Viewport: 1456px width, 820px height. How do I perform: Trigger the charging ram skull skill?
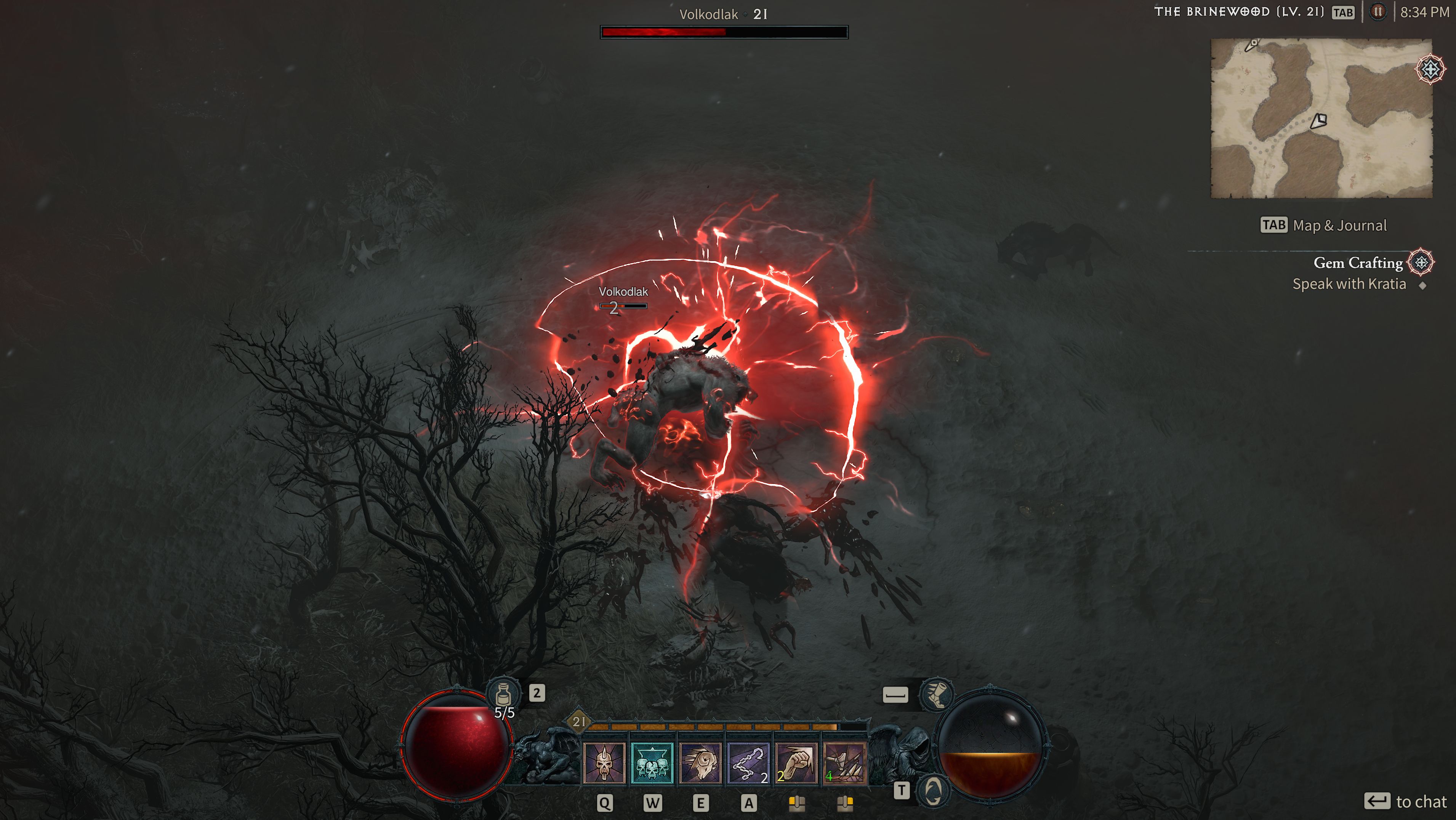[700, 764]
